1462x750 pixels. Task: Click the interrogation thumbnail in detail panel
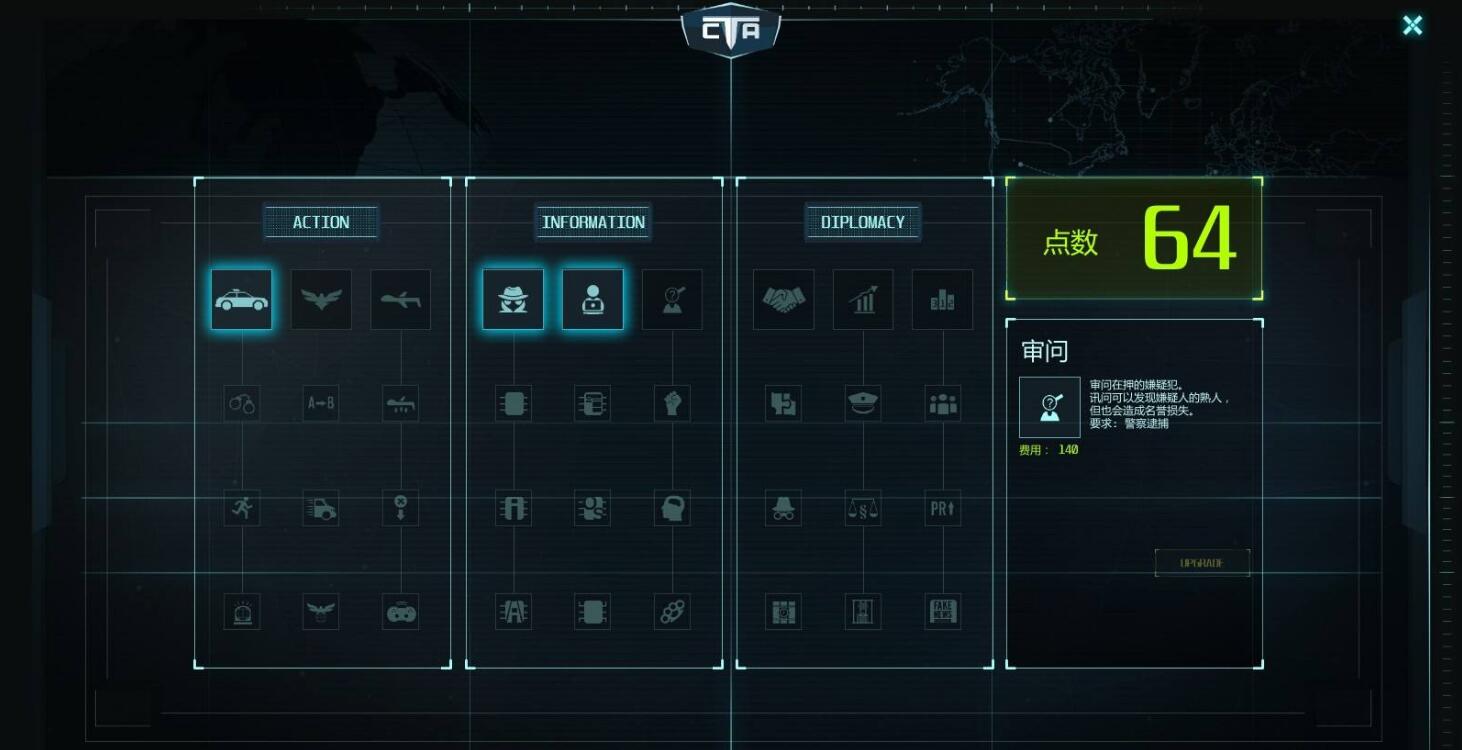pyautogui.click(x=1049, y=409)
